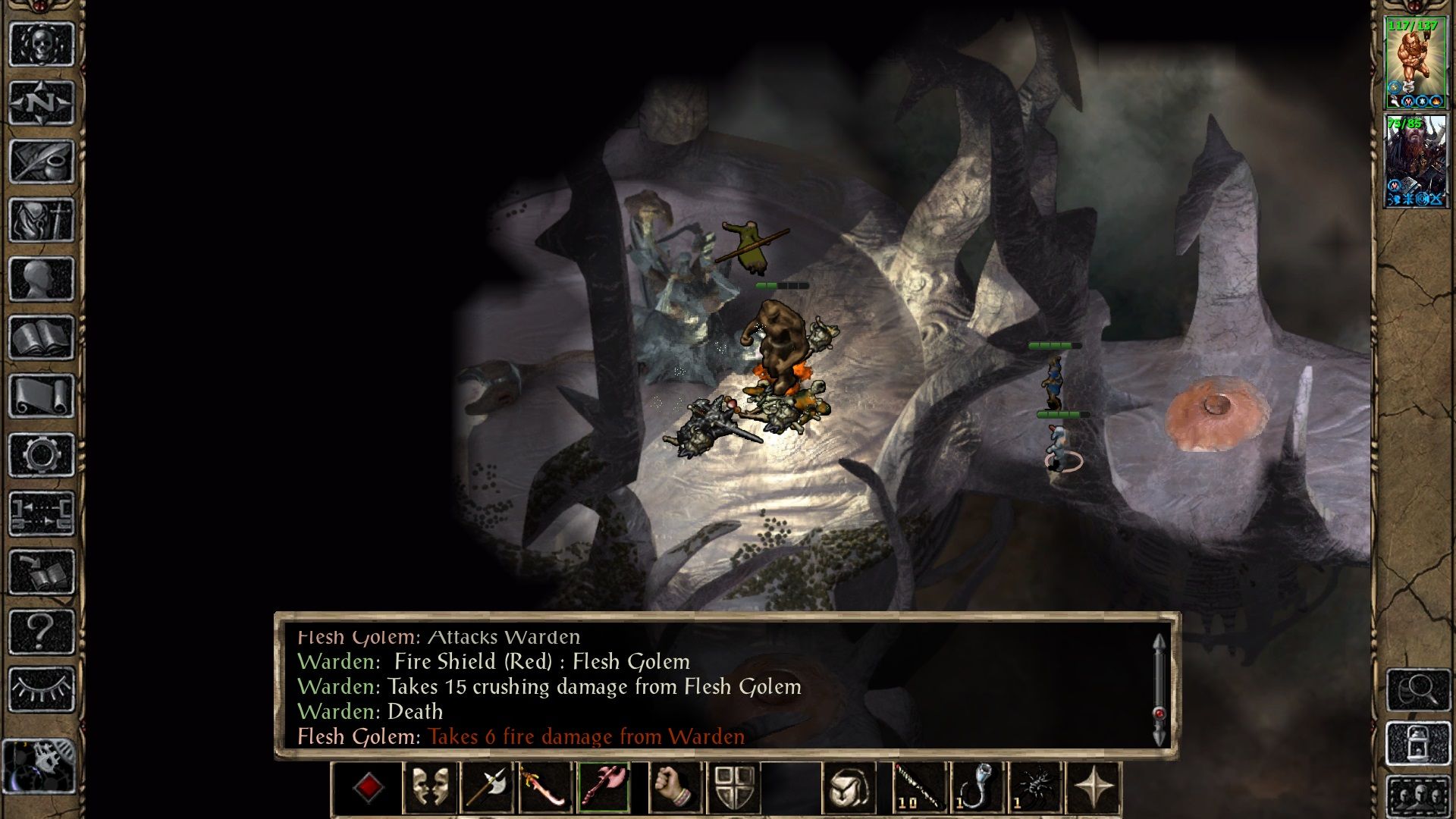Show the character record head silhouette button

pos(42,278)
